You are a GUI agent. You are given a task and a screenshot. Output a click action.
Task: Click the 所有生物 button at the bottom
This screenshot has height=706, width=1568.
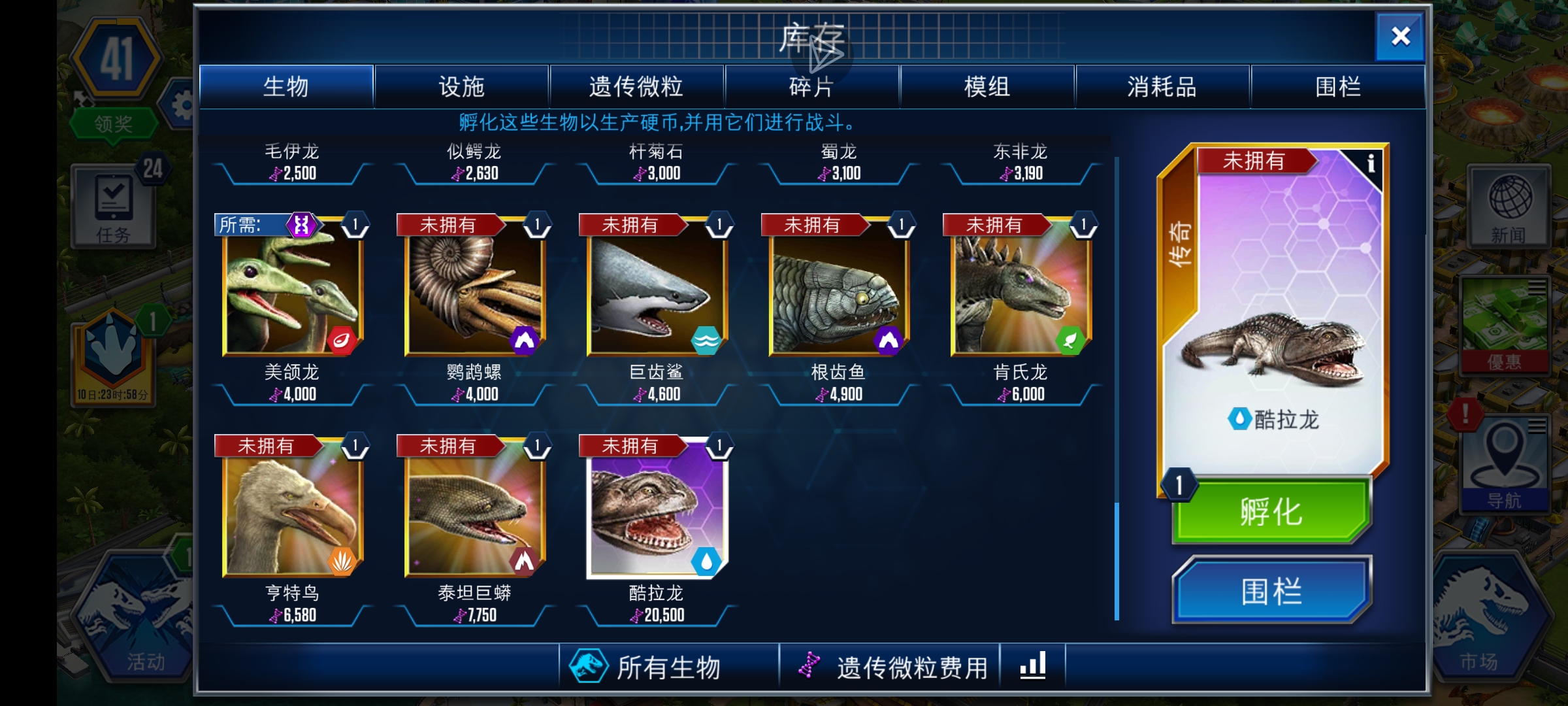click(x=670, y=664)
